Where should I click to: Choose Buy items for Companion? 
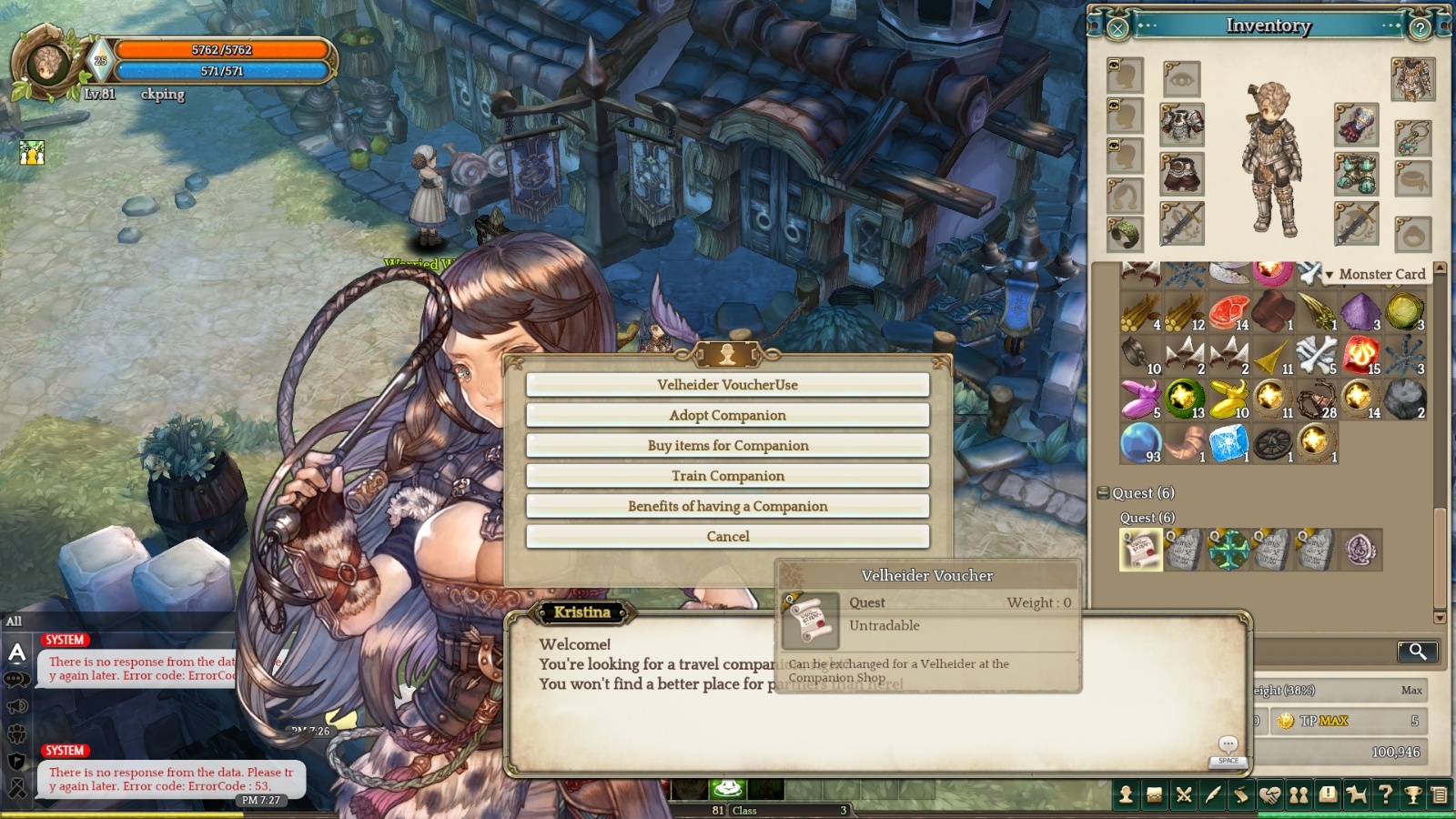(x=727, y=445)
